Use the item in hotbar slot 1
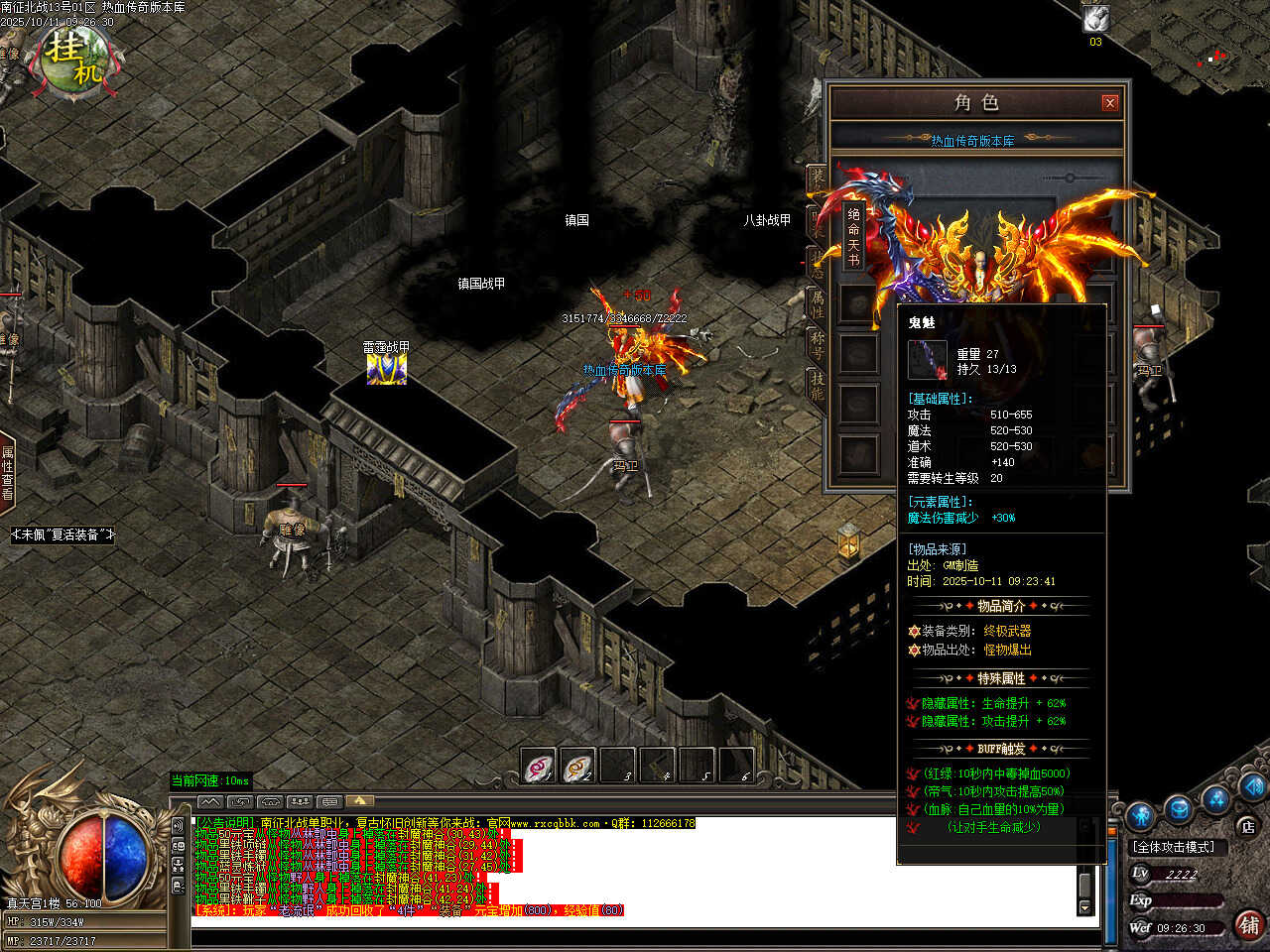The image size is (1270, 952). [539, 767]
